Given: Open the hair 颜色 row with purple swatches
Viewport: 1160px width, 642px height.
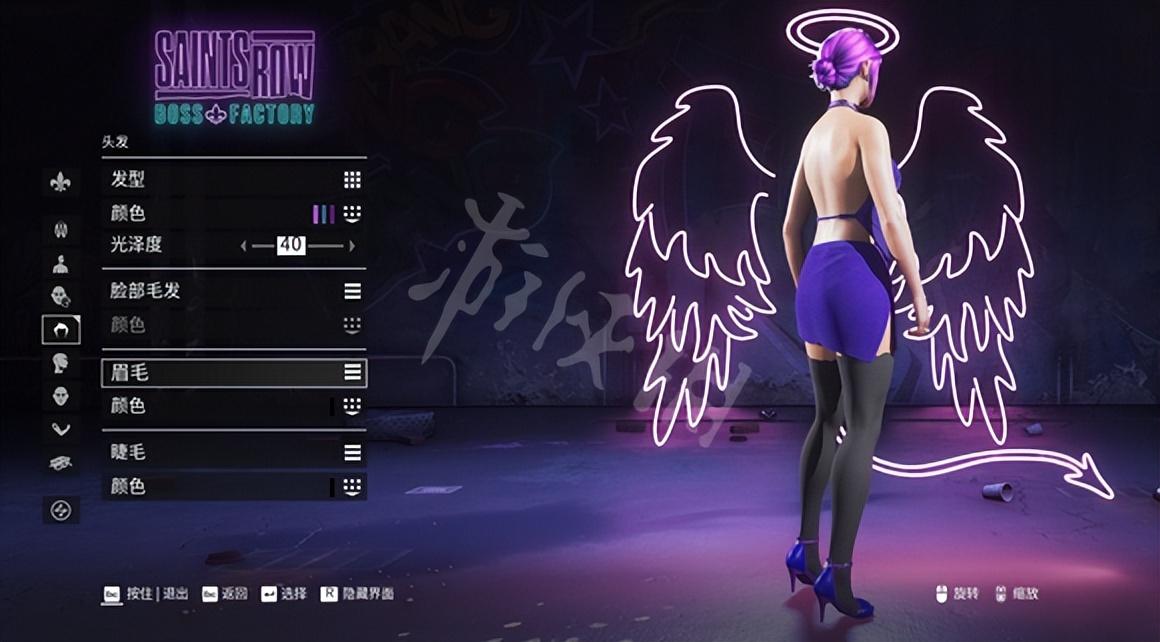Looking at the screenshot, I should tap(234, 214).
